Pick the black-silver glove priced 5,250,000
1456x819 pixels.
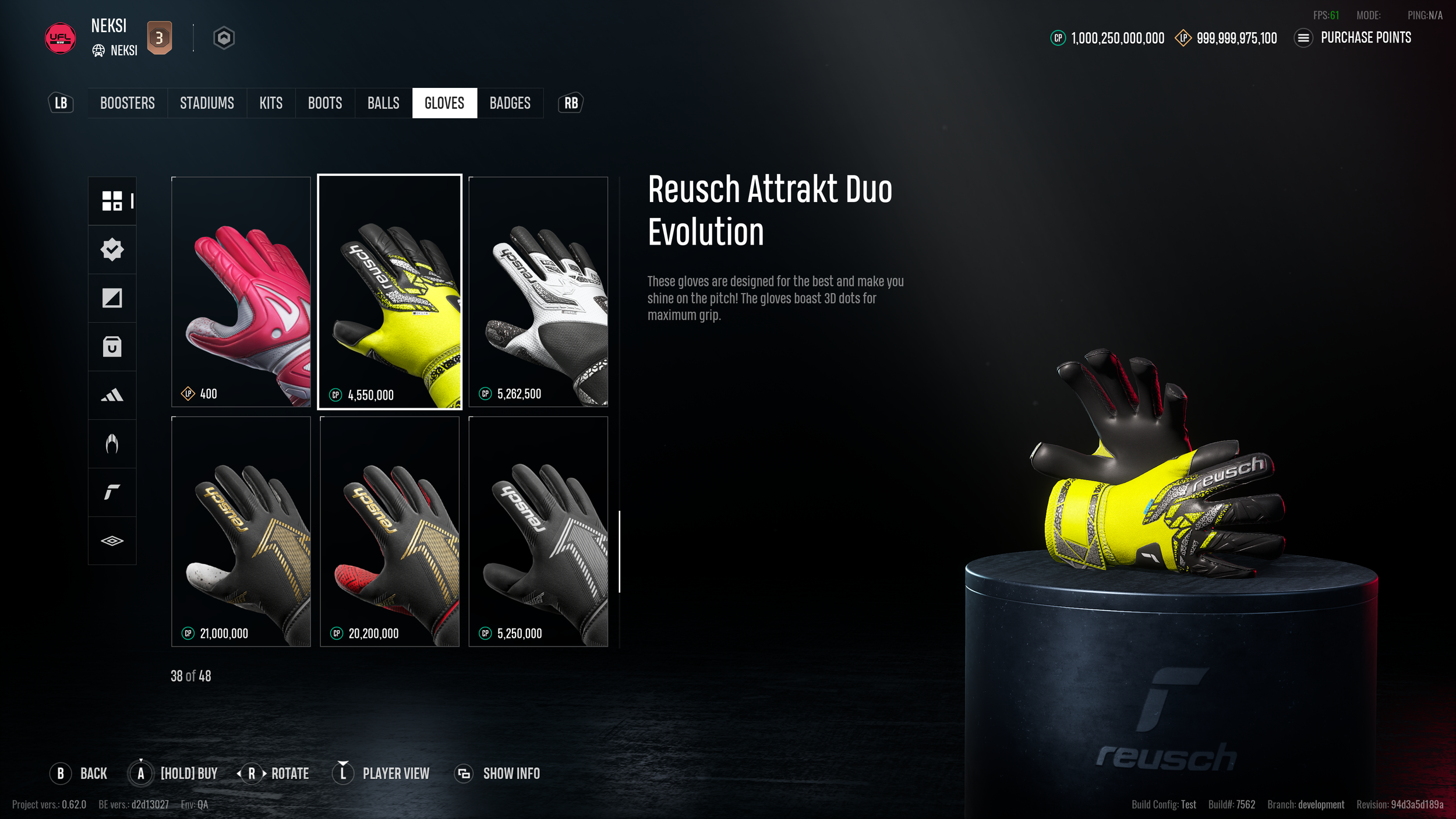point(538,531)
